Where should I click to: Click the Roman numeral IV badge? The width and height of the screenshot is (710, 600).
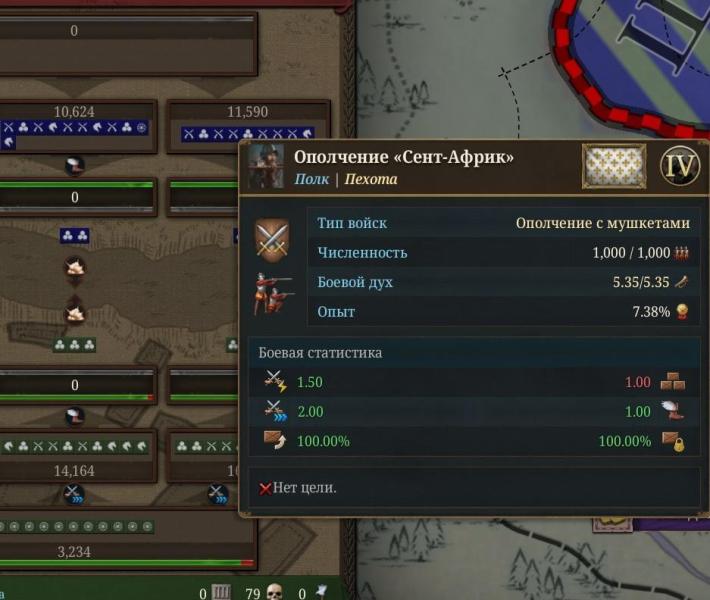click(680, 166)
